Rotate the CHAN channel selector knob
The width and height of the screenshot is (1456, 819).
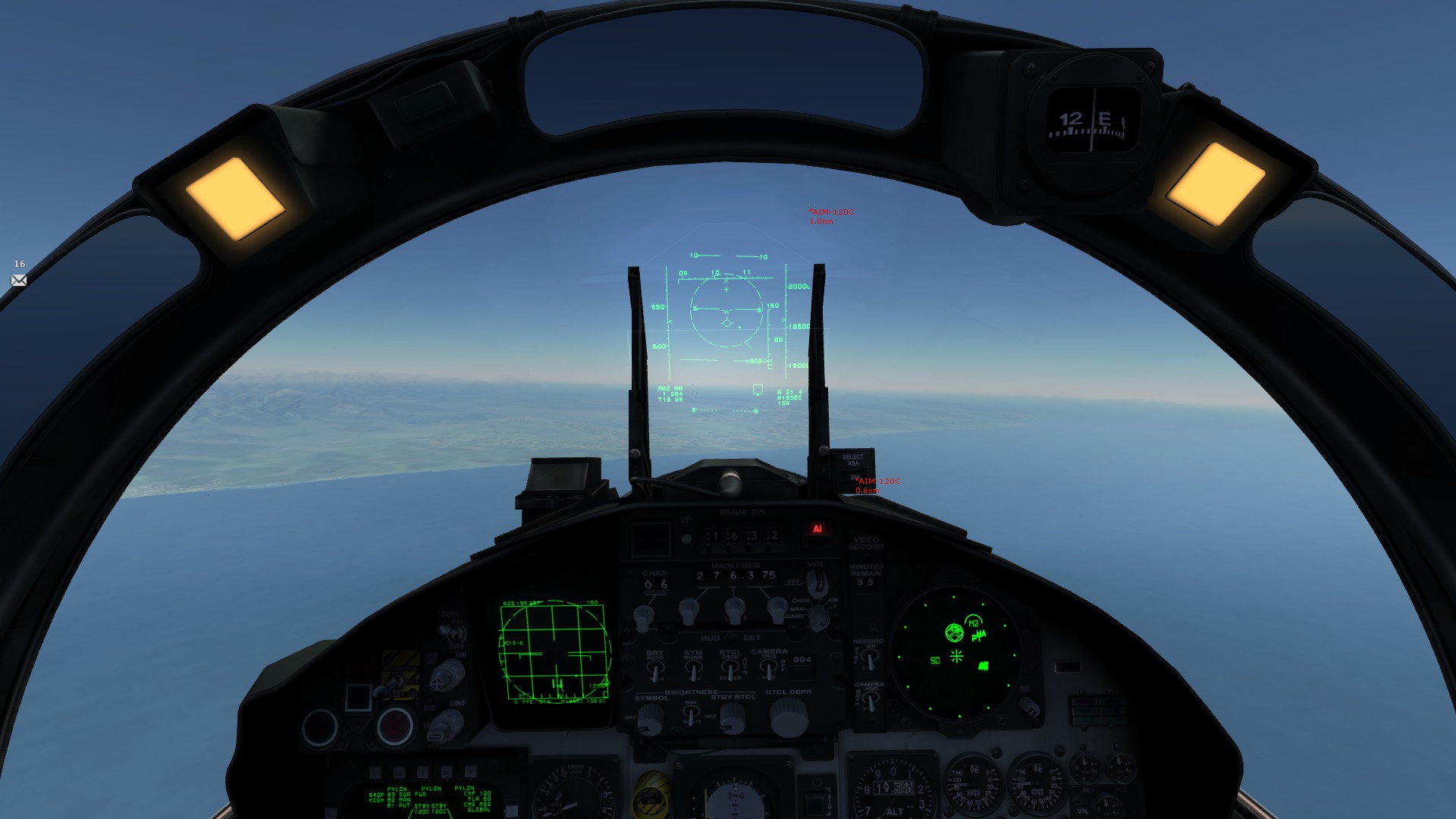[x=645, y=617]
